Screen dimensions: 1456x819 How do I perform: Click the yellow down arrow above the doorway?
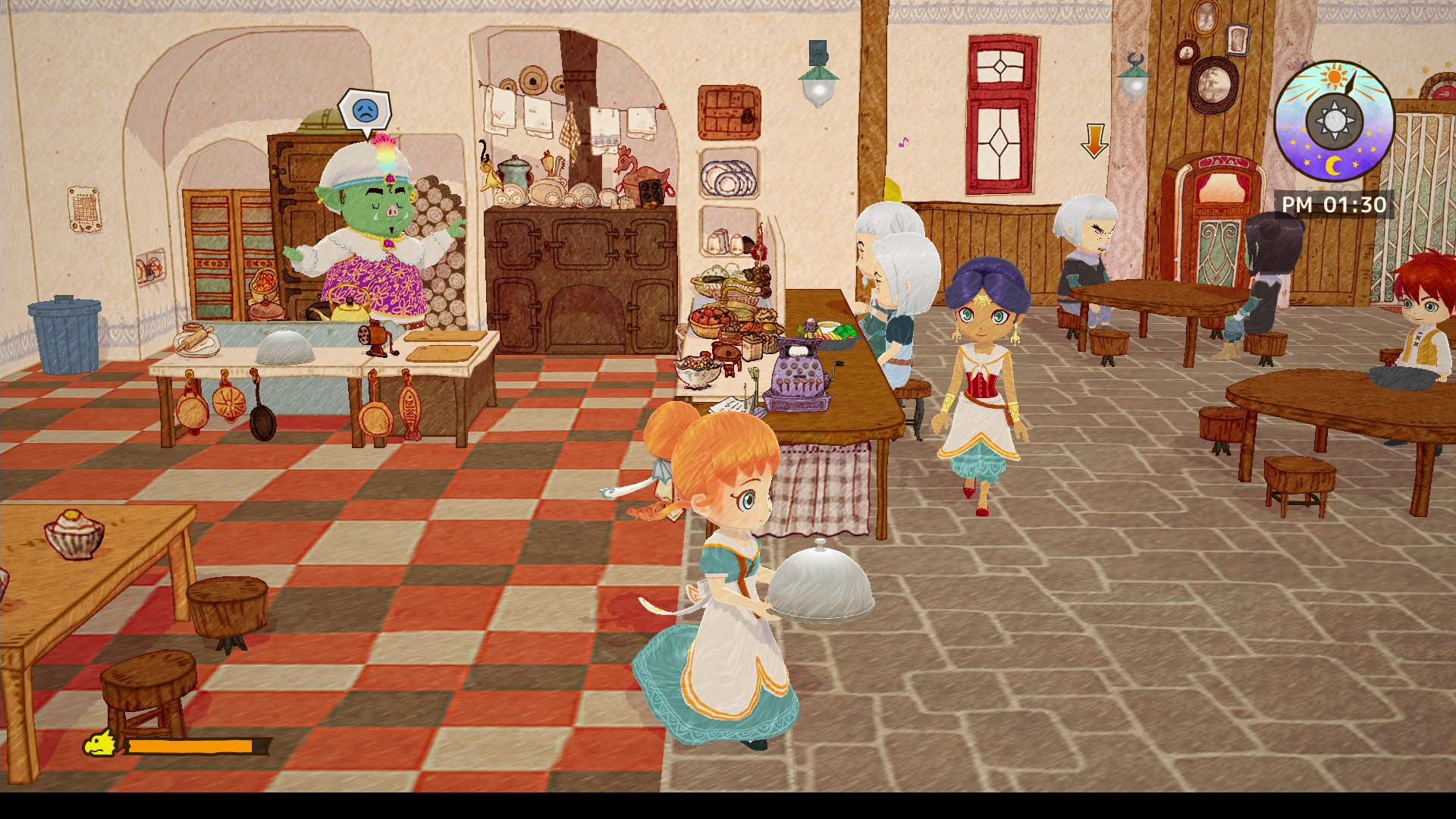click(x=1095, y=142)
